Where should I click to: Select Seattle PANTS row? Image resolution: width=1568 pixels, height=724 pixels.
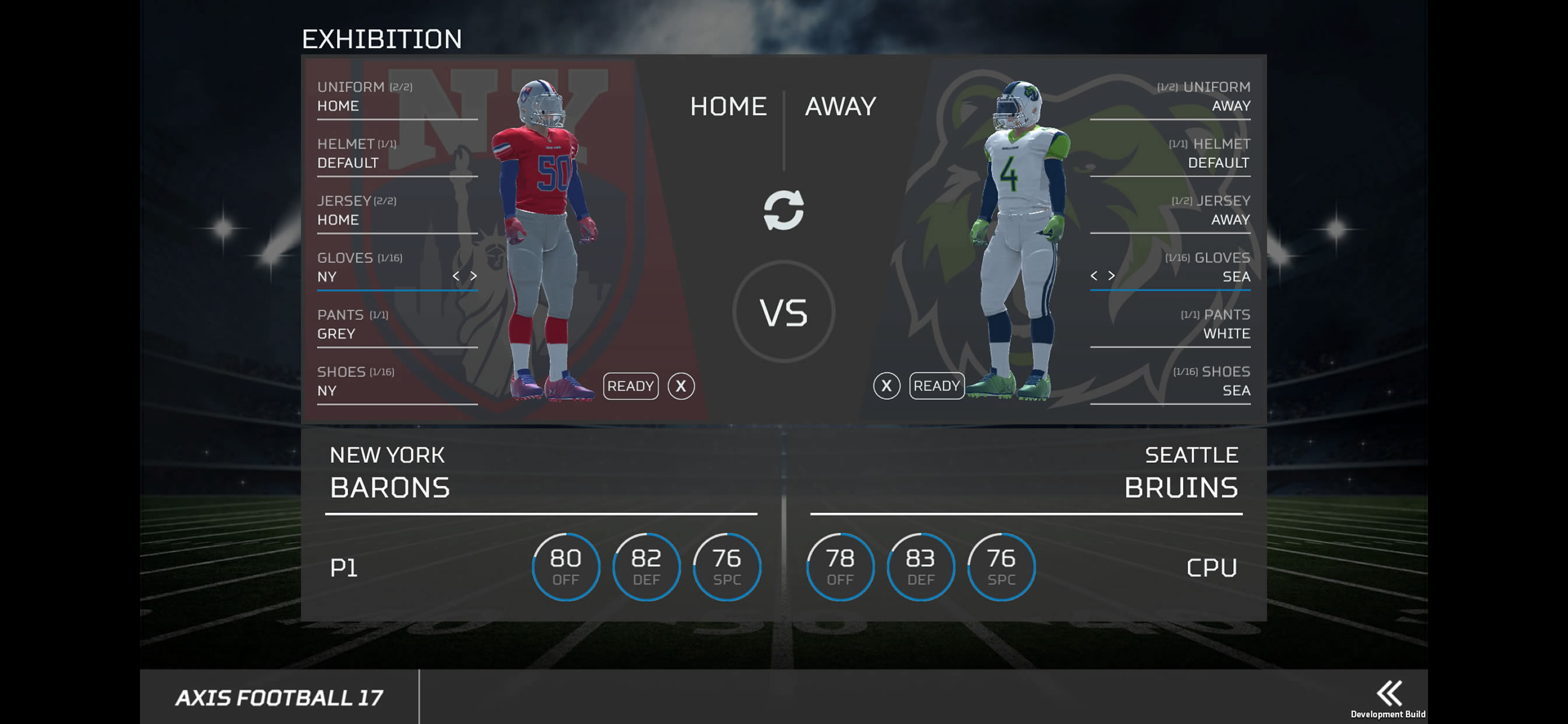point(1170,324)
